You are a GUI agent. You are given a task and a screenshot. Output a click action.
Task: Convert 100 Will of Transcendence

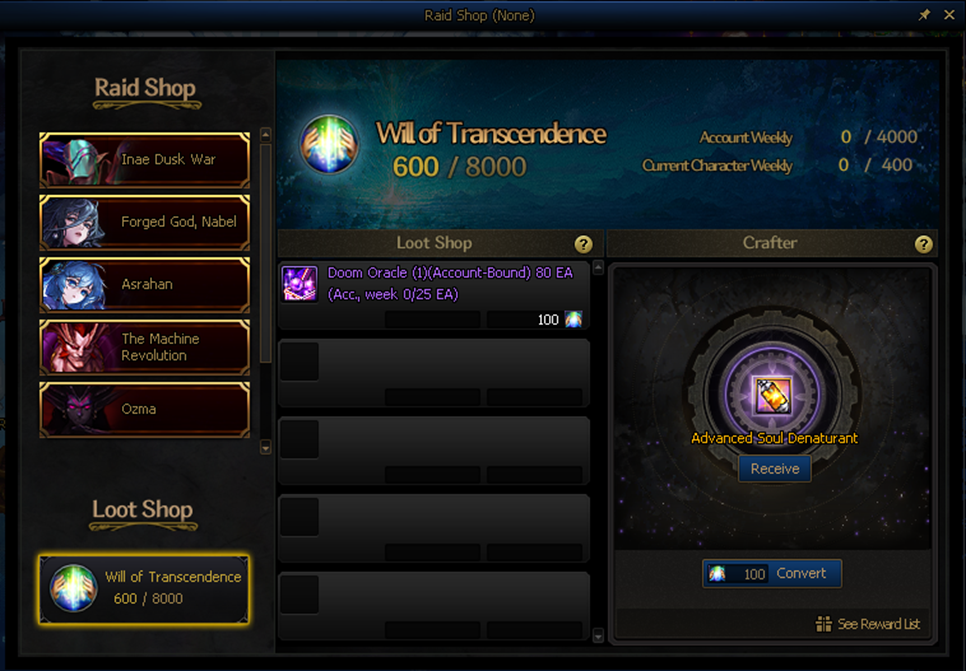772,574
